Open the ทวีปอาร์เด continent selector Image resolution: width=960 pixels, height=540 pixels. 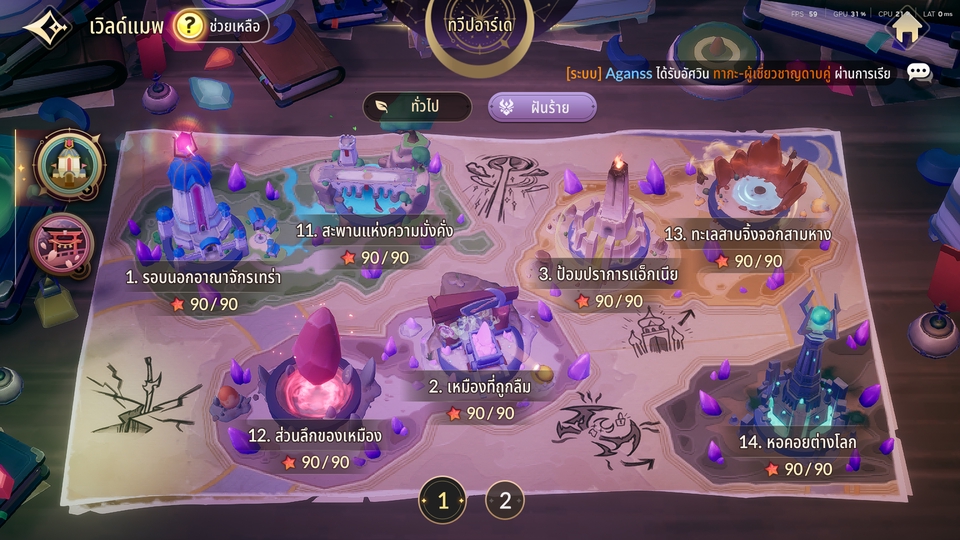tap(480, 22)
